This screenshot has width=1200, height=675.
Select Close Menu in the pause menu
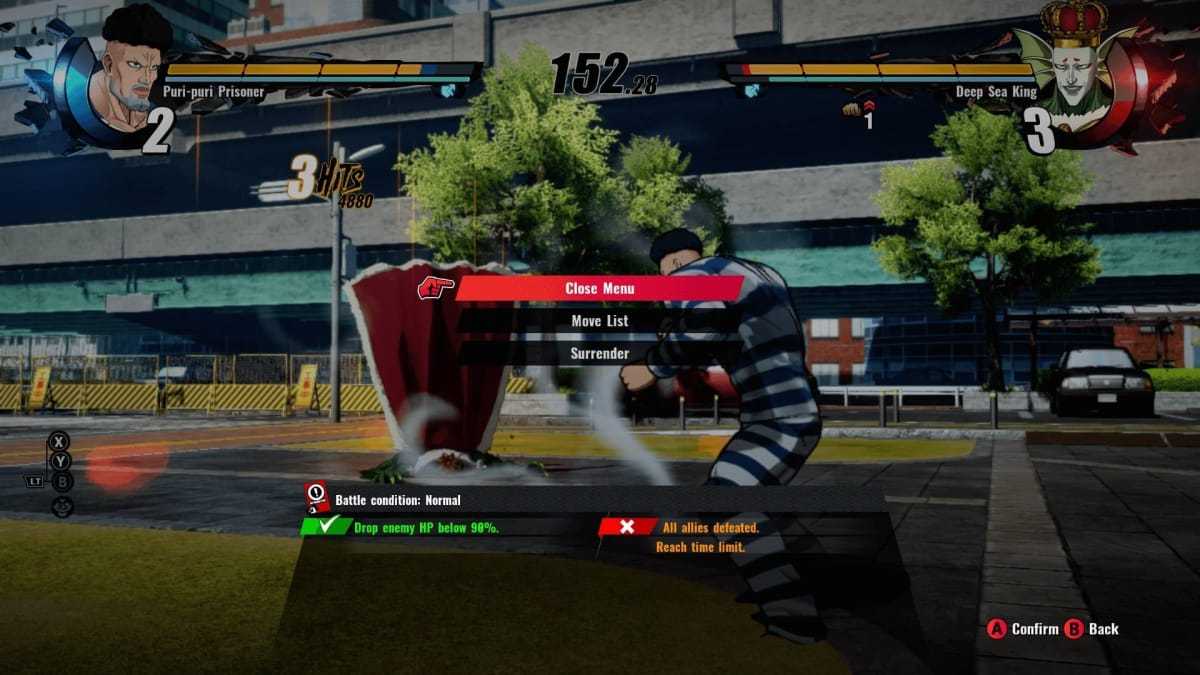599,288
